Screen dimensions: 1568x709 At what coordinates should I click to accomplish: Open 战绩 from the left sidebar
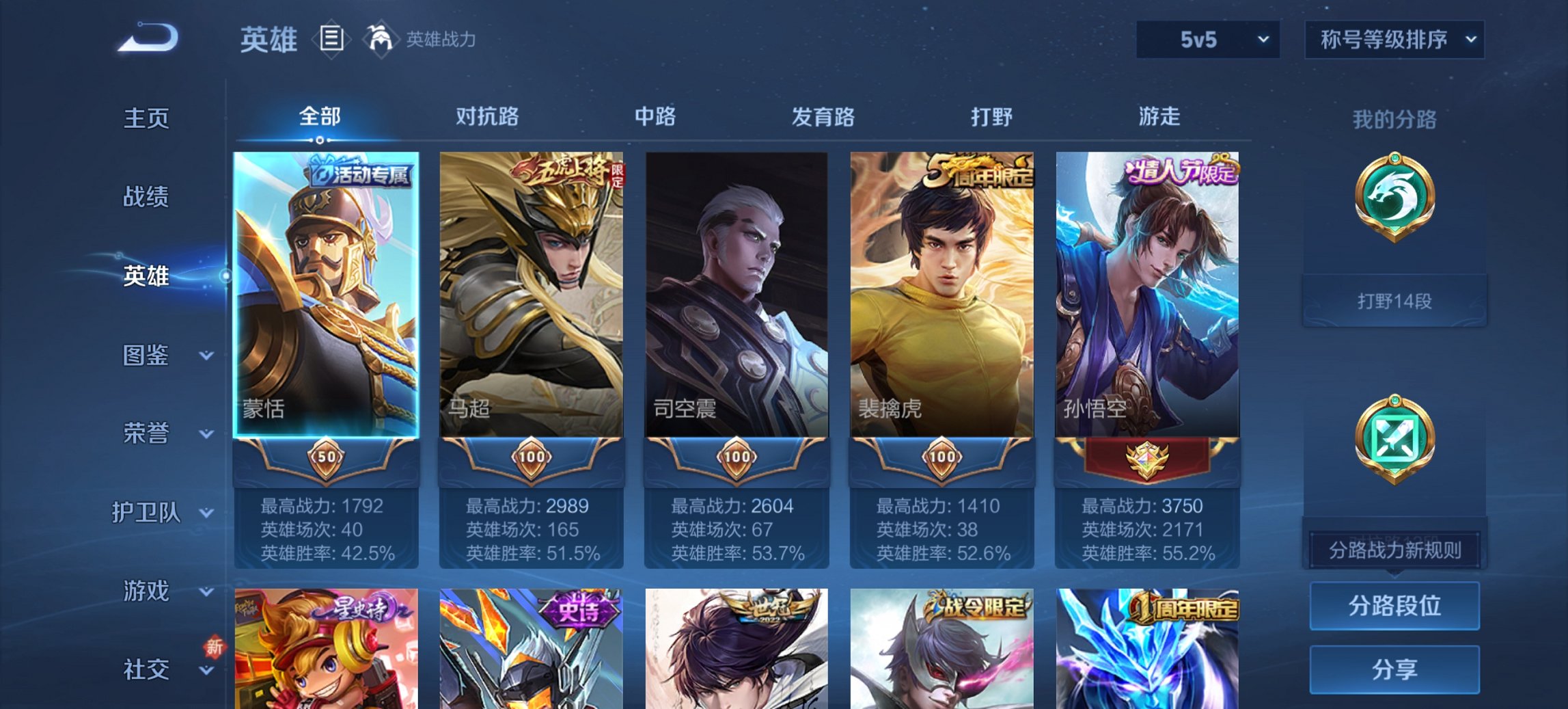pos(144,197)
